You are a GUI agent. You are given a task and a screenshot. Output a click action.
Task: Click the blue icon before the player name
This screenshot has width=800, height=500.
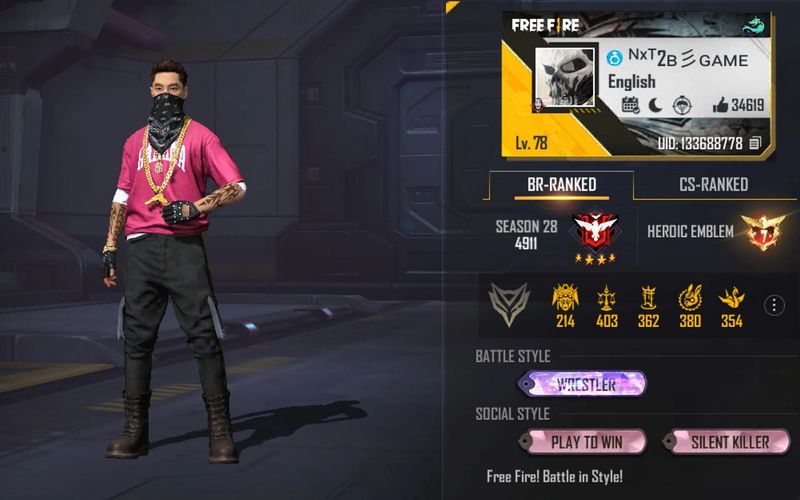[x=615, y=59]
